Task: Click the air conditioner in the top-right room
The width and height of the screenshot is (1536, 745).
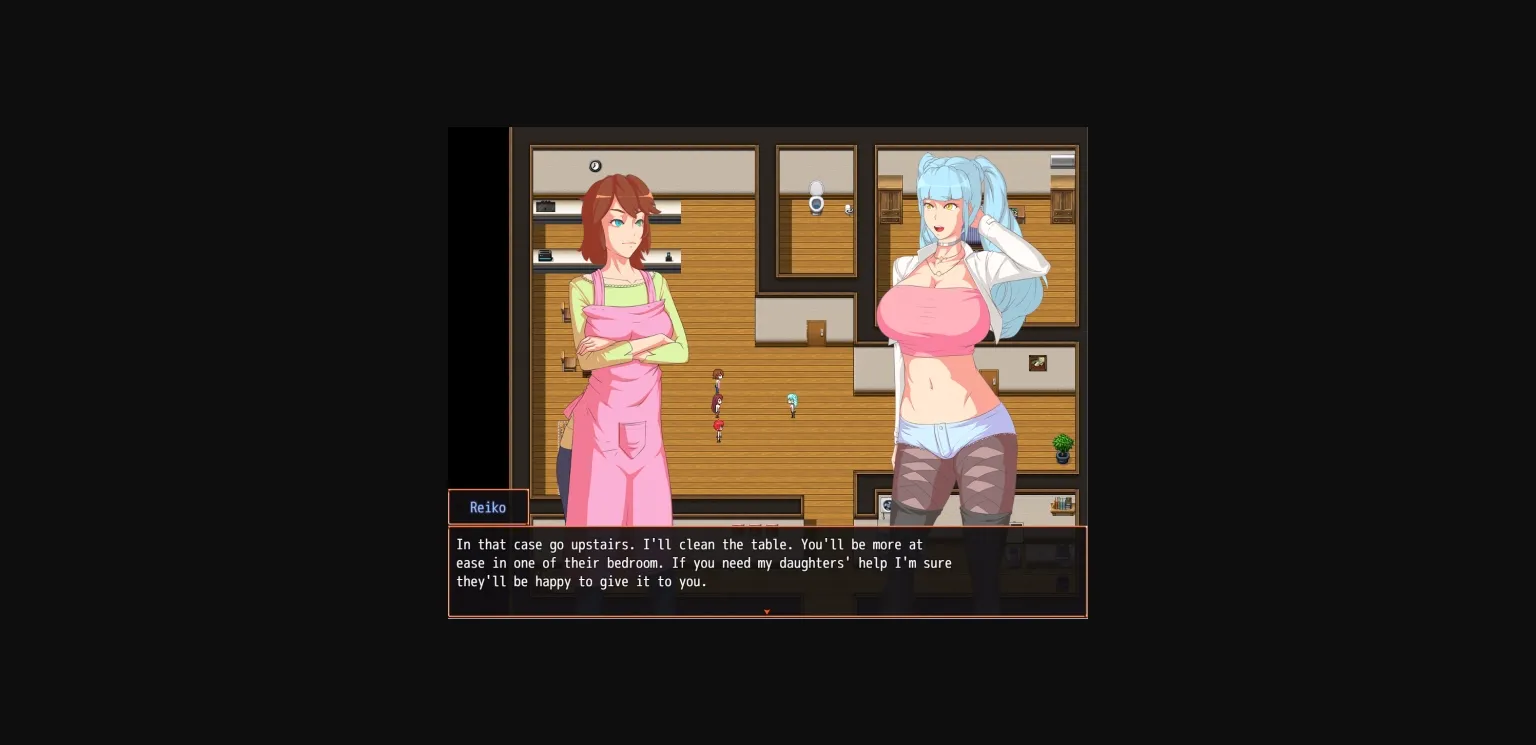Action: 1061,161
